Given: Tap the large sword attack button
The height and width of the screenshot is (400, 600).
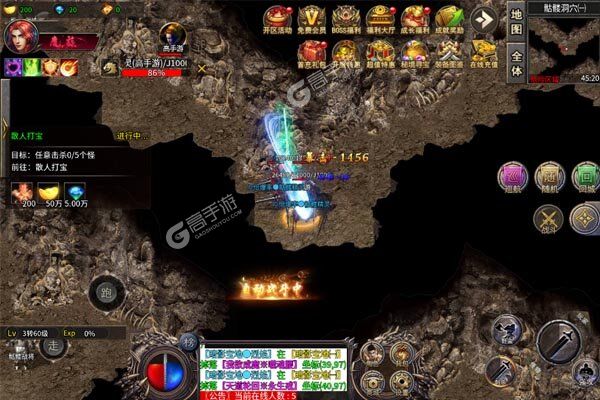Looking at the screenshot, I should 558,343.
